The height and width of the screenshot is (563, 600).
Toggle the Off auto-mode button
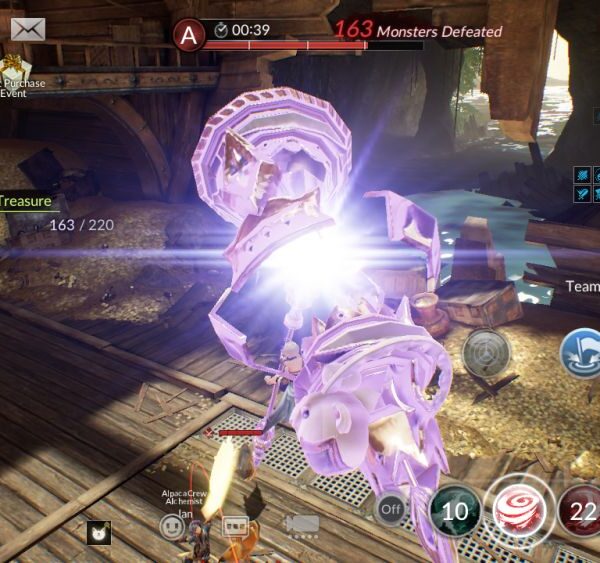pos(392,510)
